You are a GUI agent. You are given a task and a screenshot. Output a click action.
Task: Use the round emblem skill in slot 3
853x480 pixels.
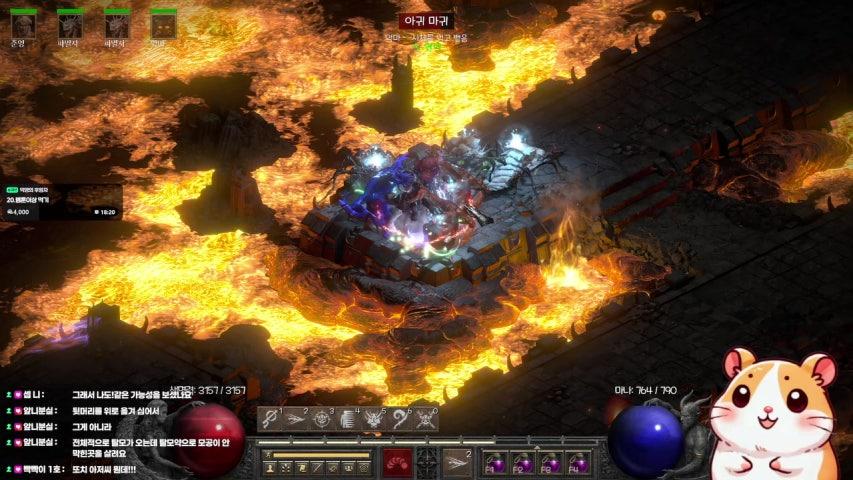pos(322,419)
